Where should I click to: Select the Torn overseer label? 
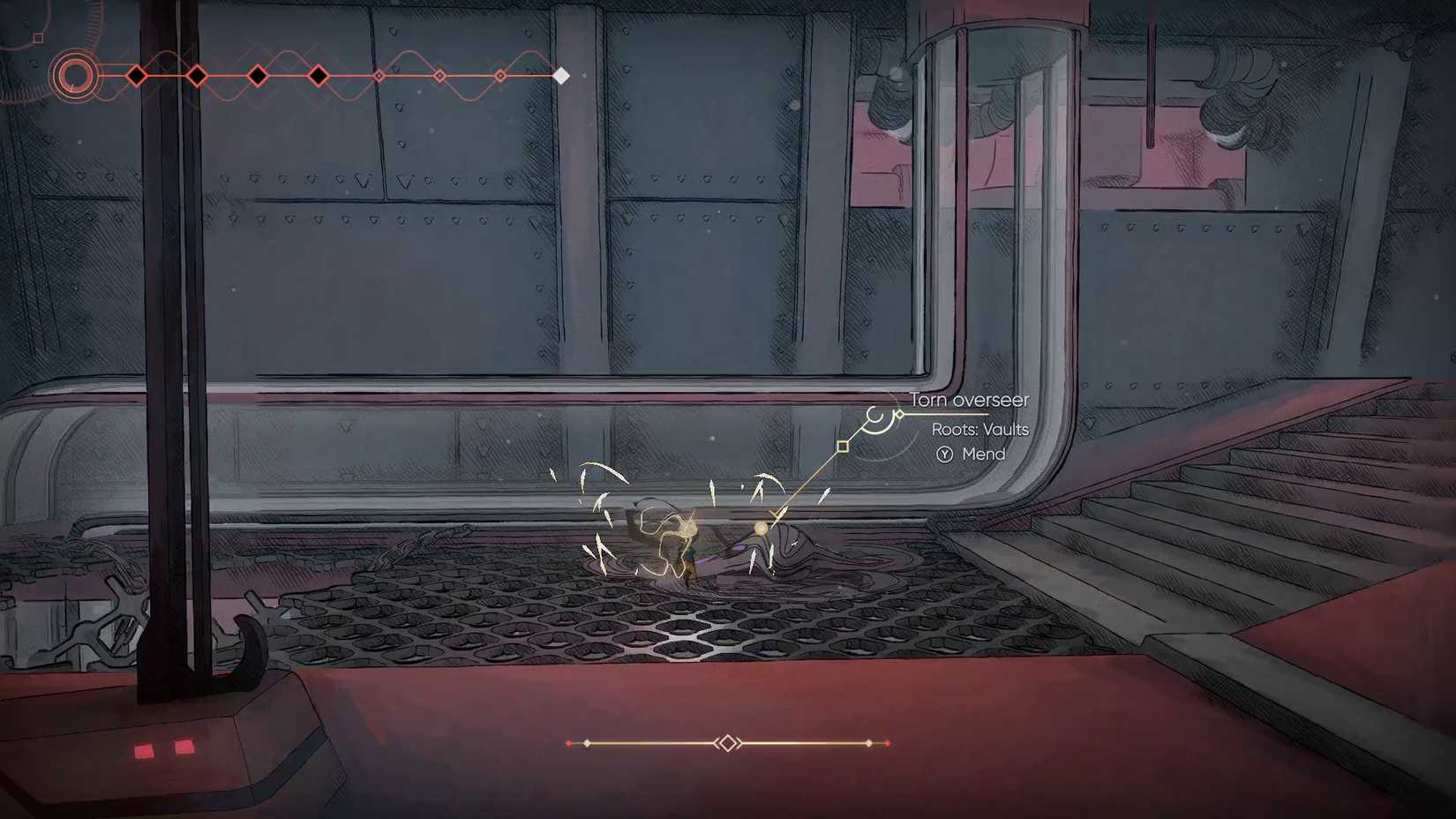point(969,400)
